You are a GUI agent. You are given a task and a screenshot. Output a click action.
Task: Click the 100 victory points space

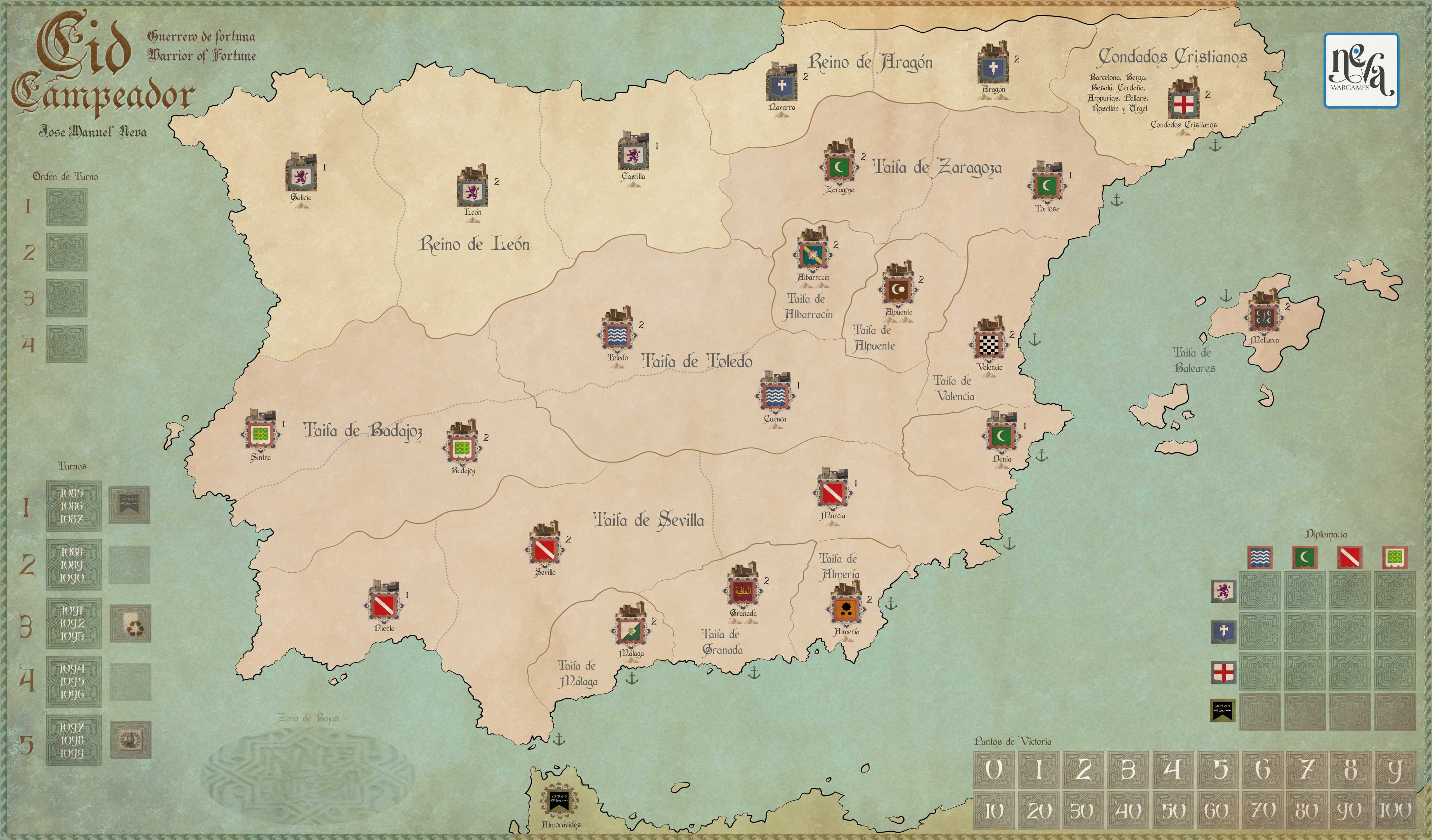coord(1395,810)
